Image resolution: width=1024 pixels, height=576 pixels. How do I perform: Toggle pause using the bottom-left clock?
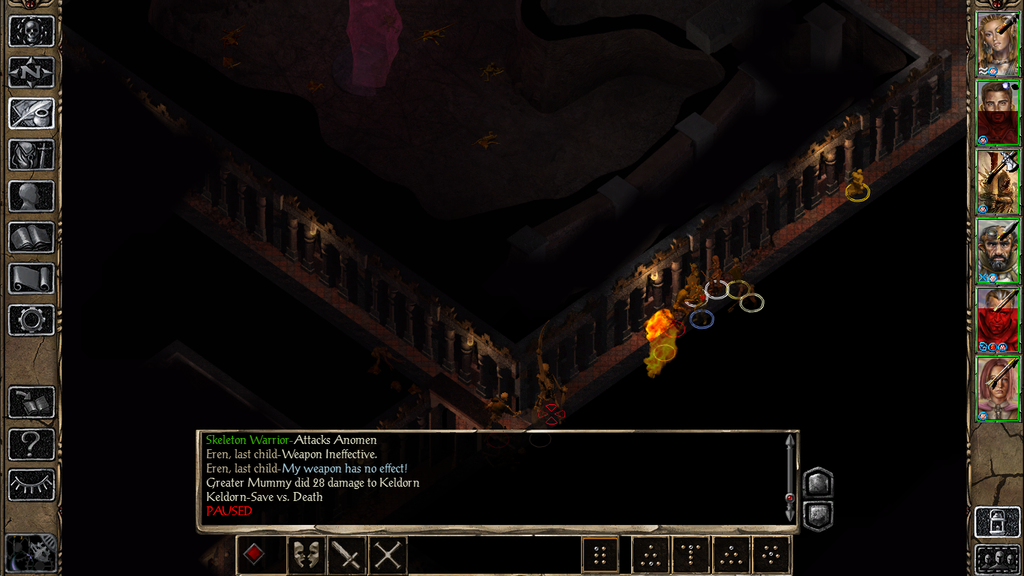pos(30,553)
